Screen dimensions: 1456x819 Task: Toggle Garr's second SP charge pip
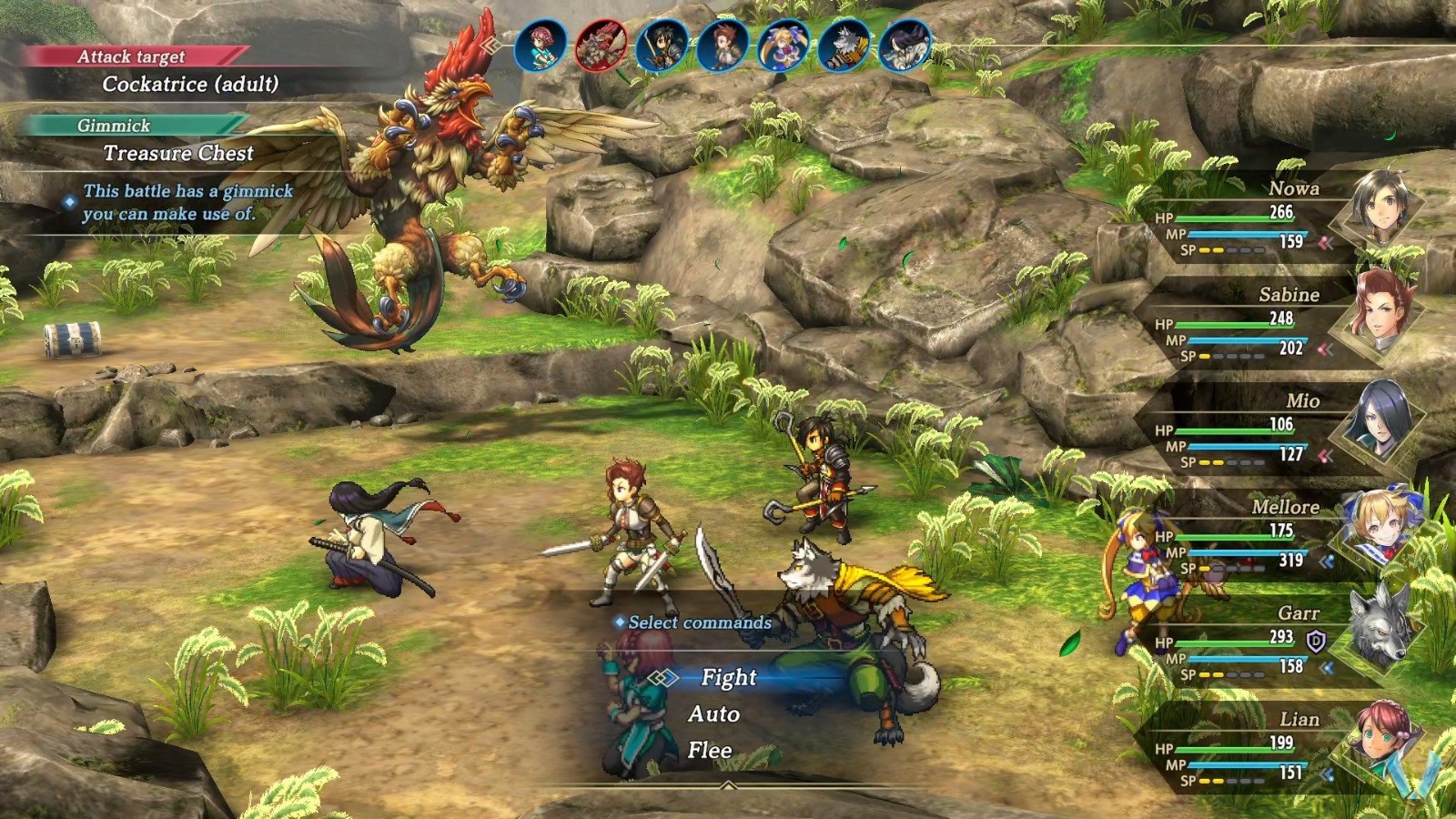click(1217, 675)
